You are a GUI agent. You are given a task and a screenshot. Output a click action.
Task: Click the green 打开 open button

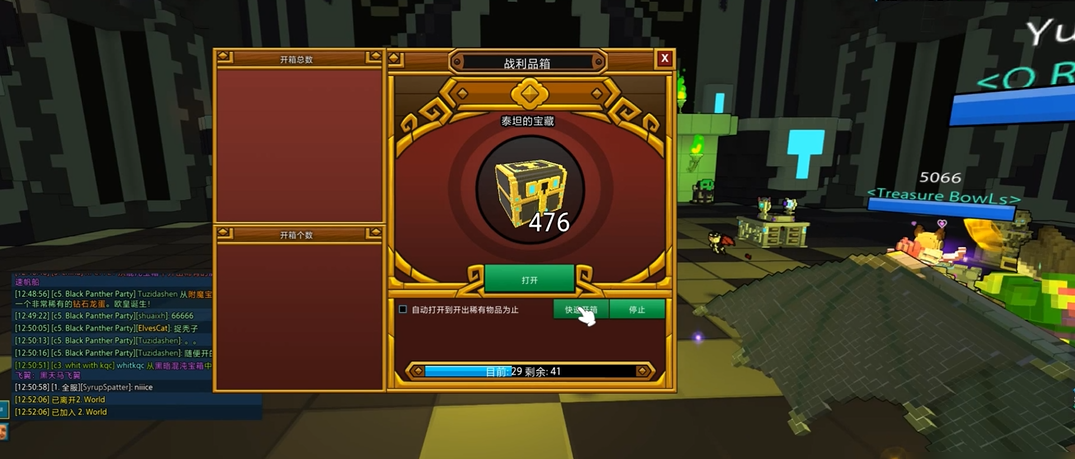click(x=529, y=278)
